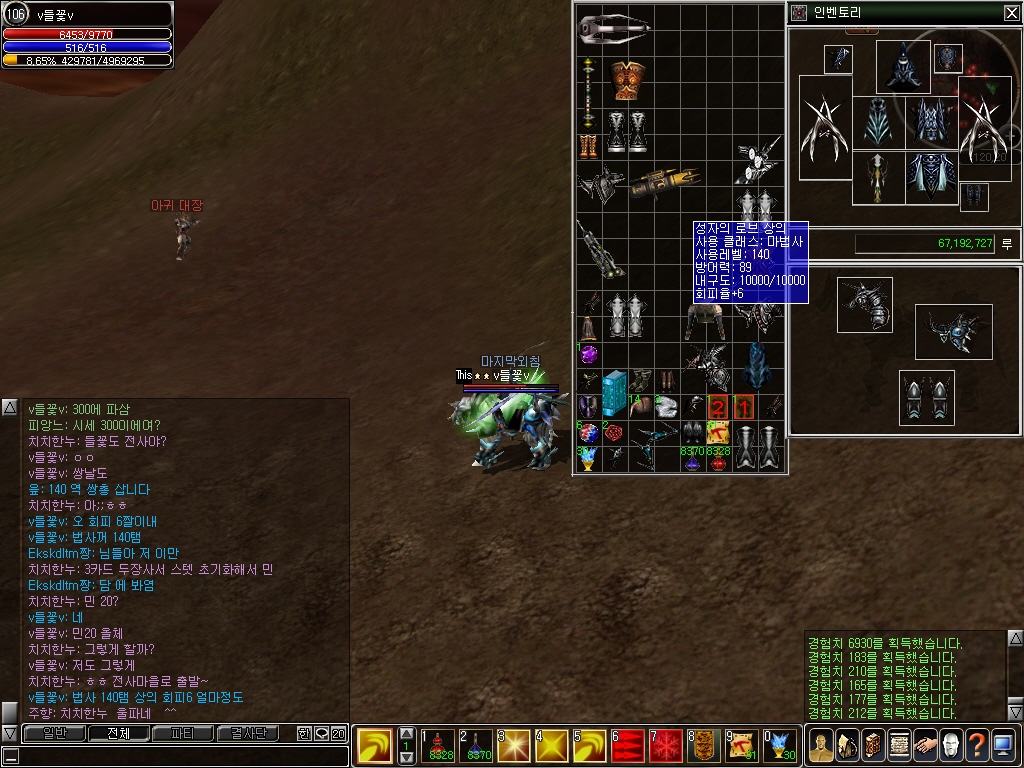The height and width of the screenshot is (768, 1024).
Task: Open the monitor system menu button
Action: pyautogui.click(x=1003, y=745)
